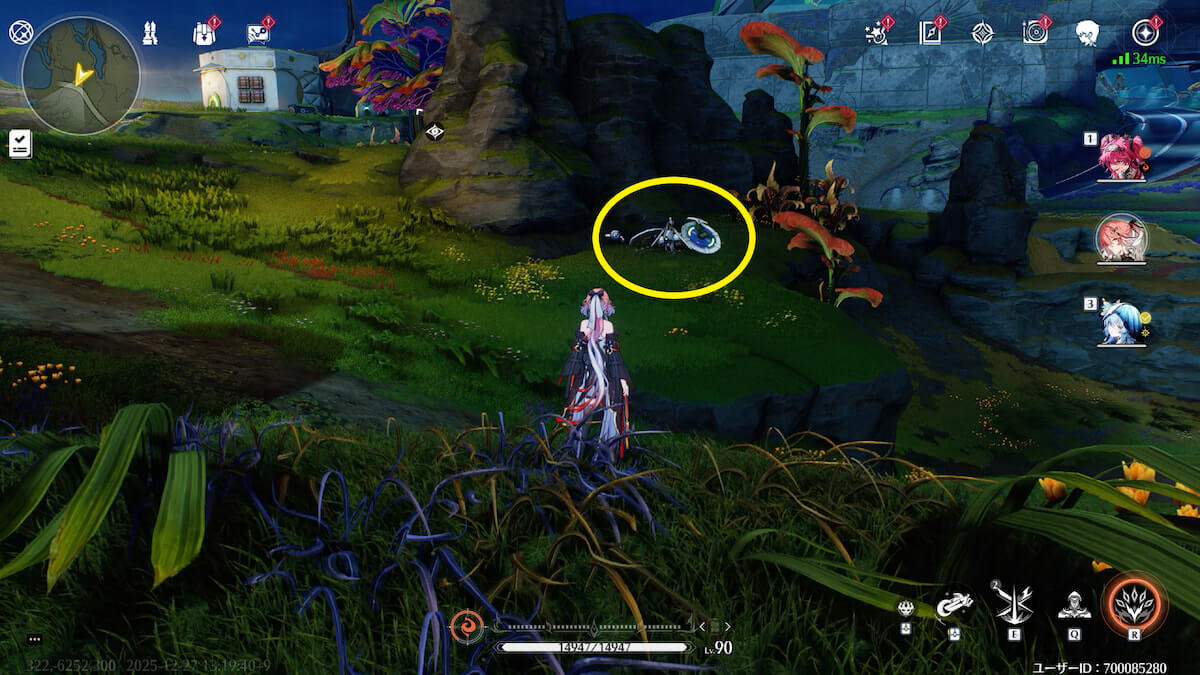The width and height of the screenshot is (1200, 675).
Task: Switch to the blue-haired character in slot 3
Action: click(1120, 322)
